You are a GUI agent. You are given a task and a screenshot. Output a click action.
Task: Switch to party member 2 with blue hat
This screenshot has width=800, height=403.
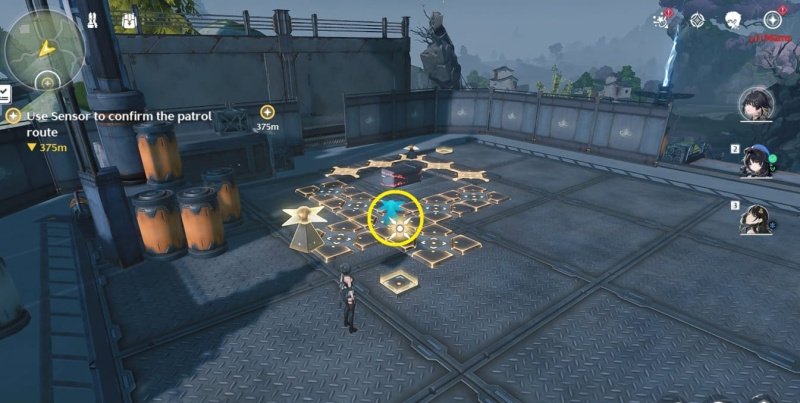(x=757, y=161)
